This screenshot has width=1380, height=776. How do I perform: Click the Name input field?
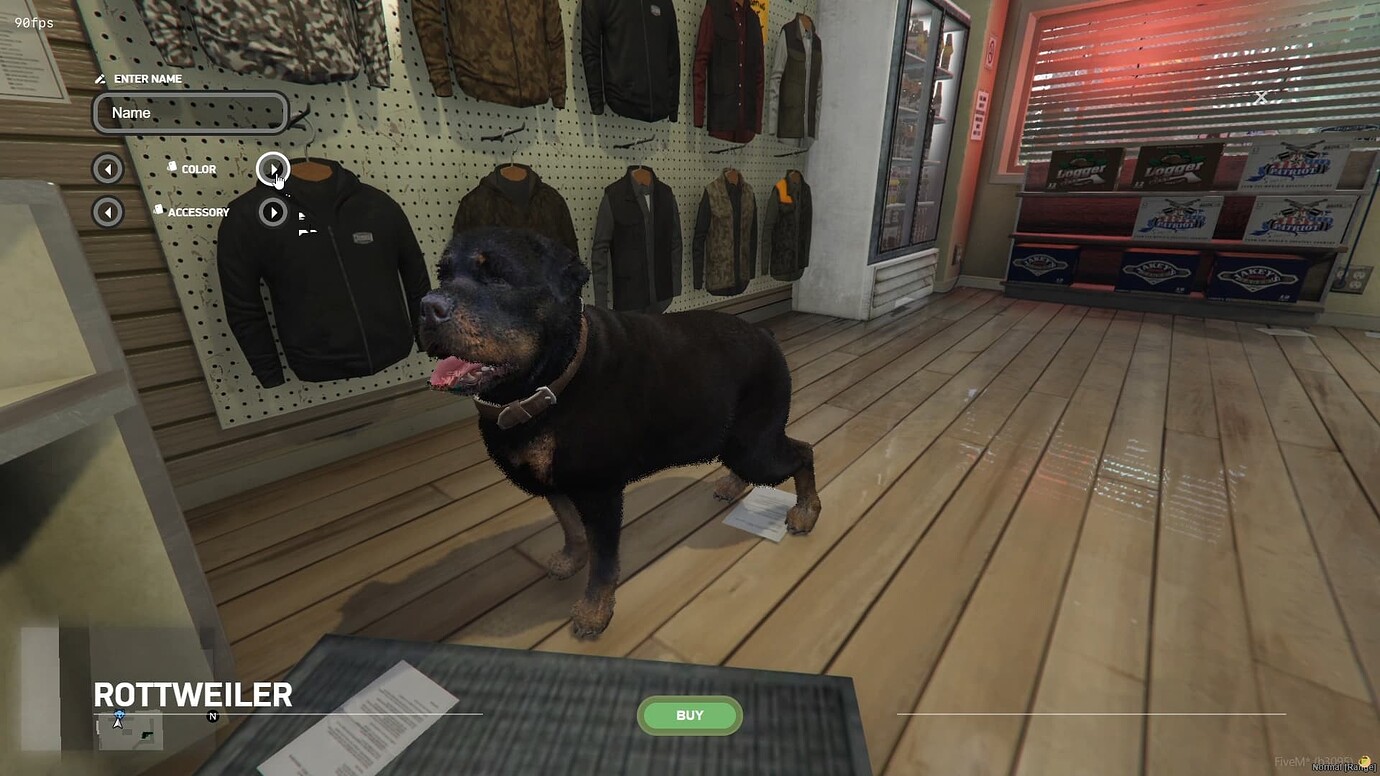pyautogui.click(x=190, y=112)
